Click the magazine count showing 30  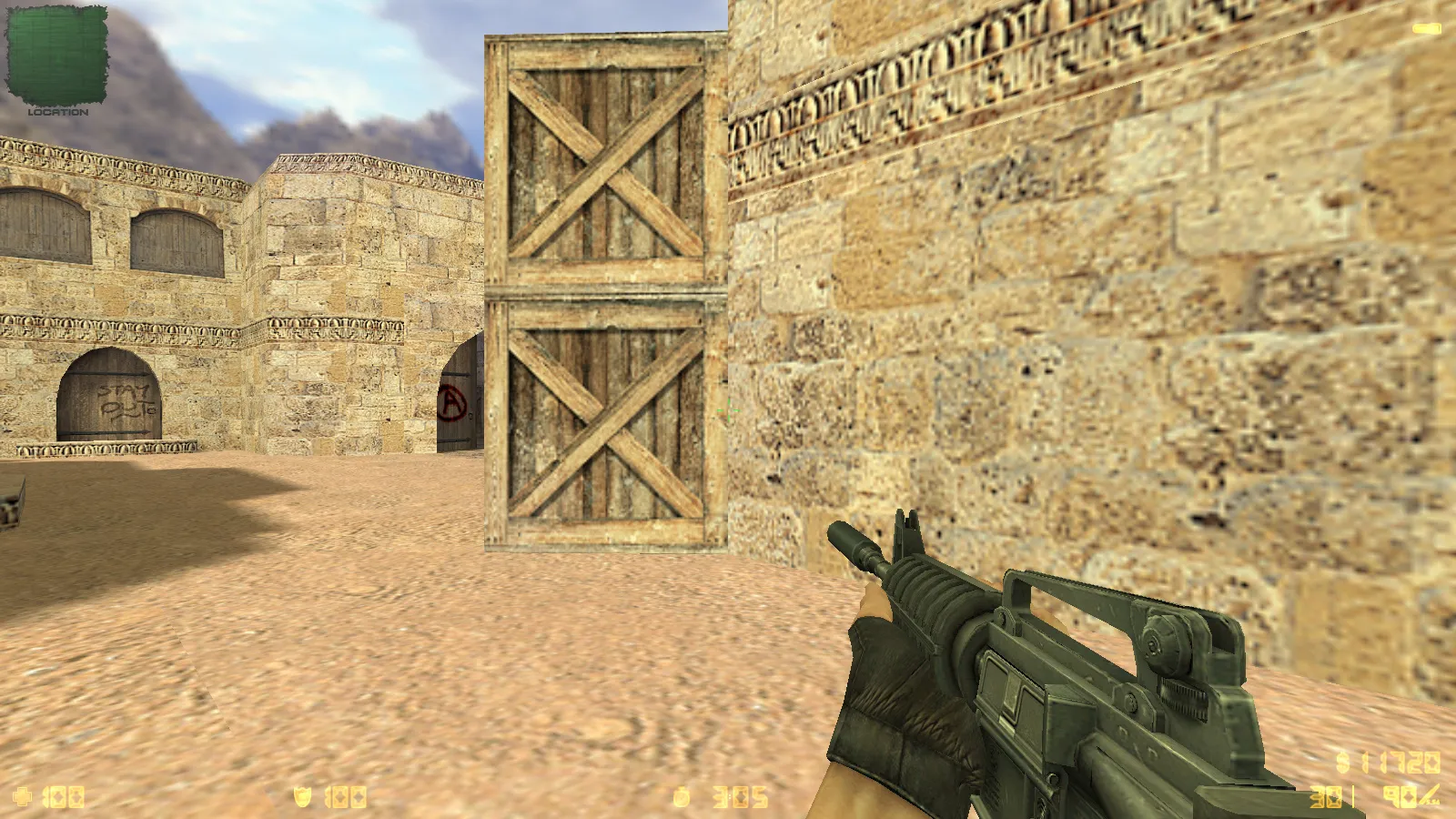(x=1326, y=796)
